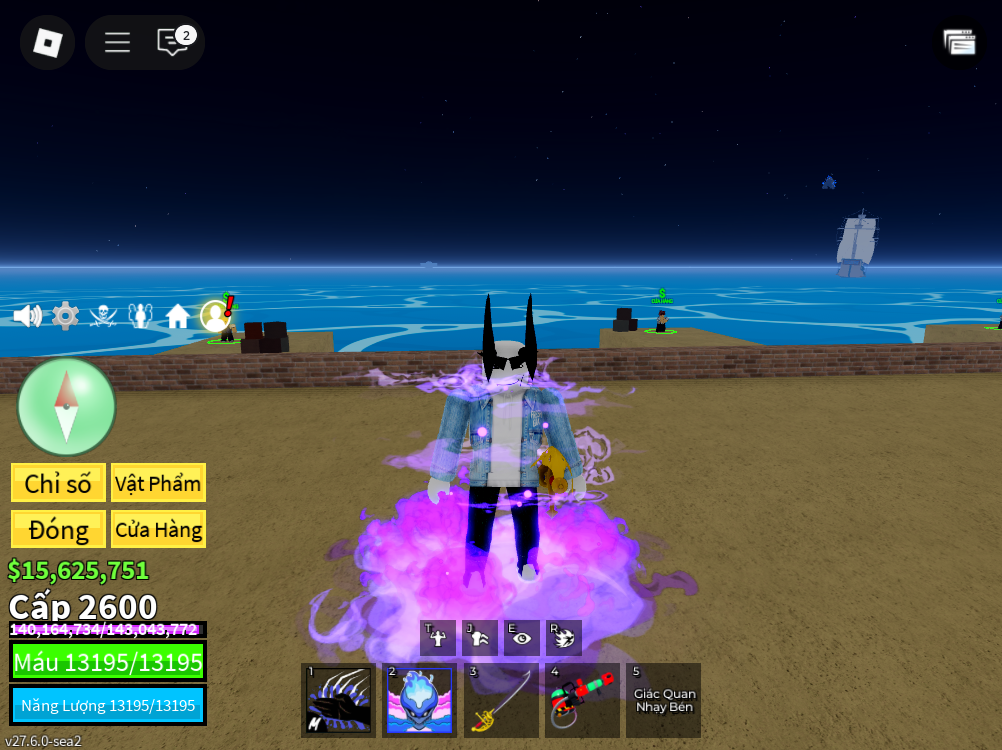Open the Chỉ số stats panel
This screenshot has height=750, width=1002.
(x=58, y=483)
